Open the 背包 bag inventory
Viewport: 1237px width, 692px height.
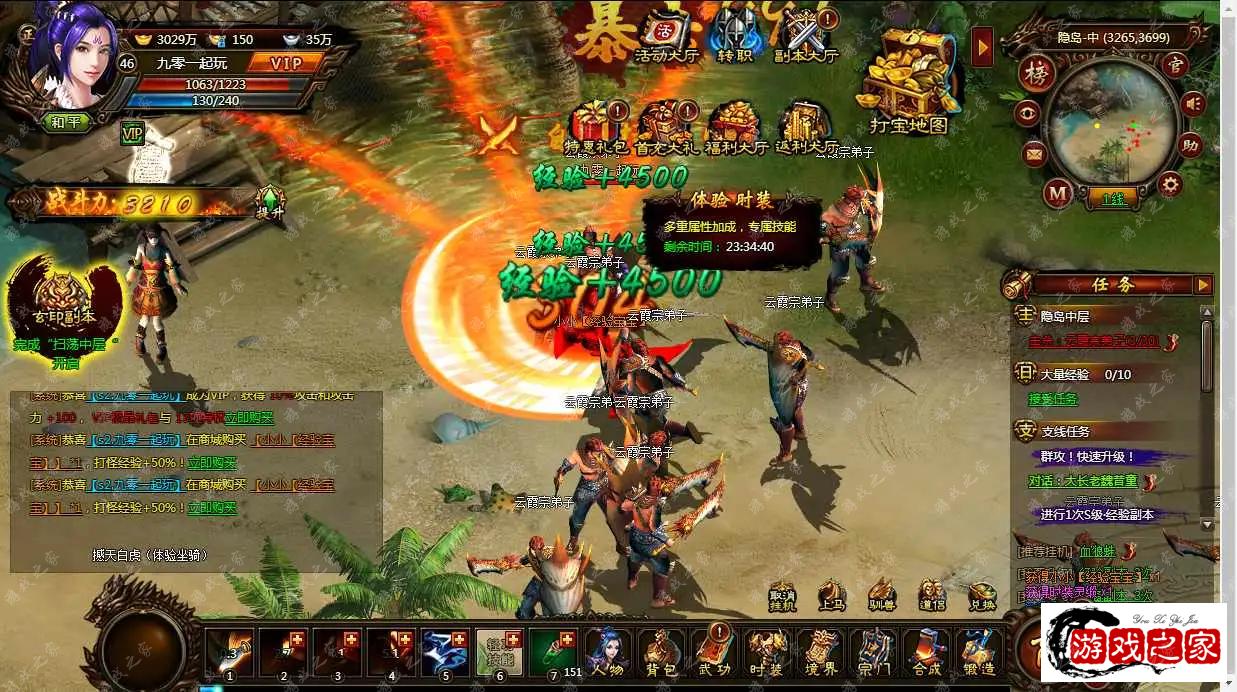(x=660, y=652)
